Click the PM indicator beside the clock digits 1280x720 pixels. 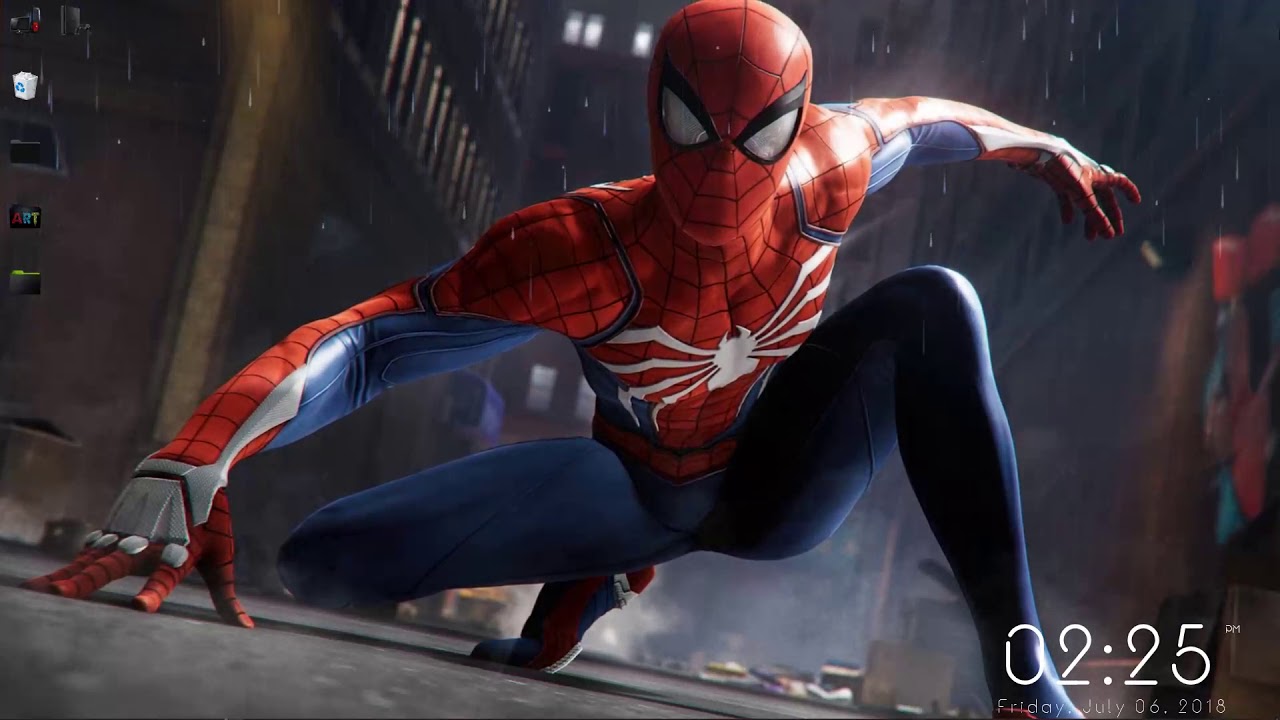1233,629
